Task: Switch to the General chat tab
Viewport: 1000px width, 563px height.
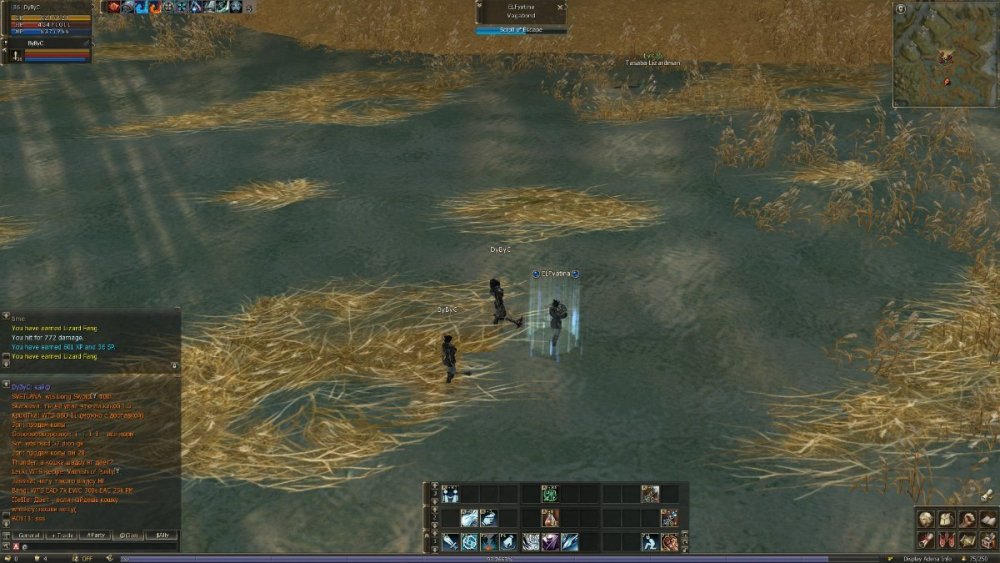Action: tap(29, 535)
